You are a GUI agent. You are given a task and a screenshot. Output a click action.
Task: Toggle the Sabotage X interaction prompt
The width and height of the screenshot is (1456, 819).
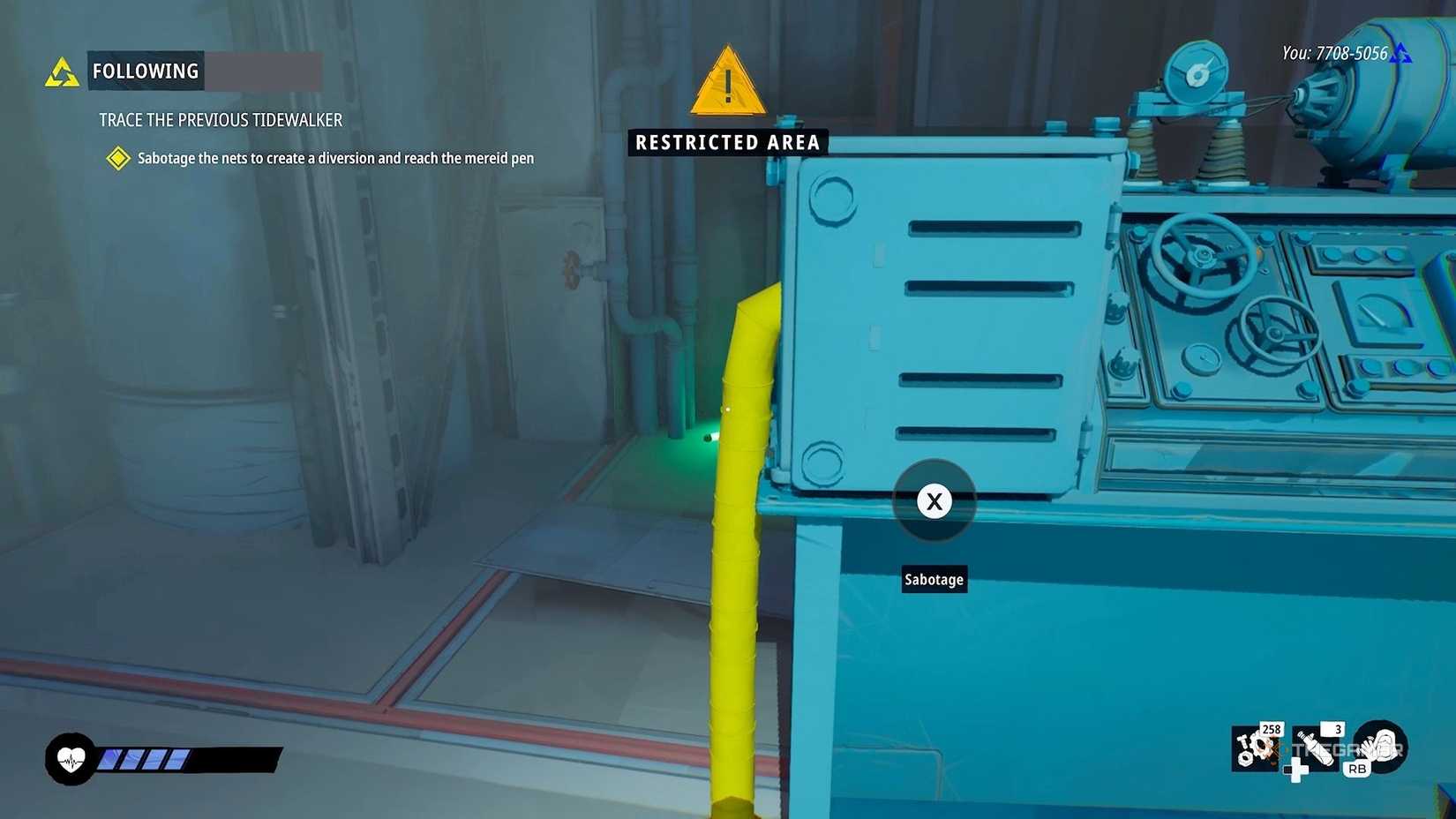934,501
